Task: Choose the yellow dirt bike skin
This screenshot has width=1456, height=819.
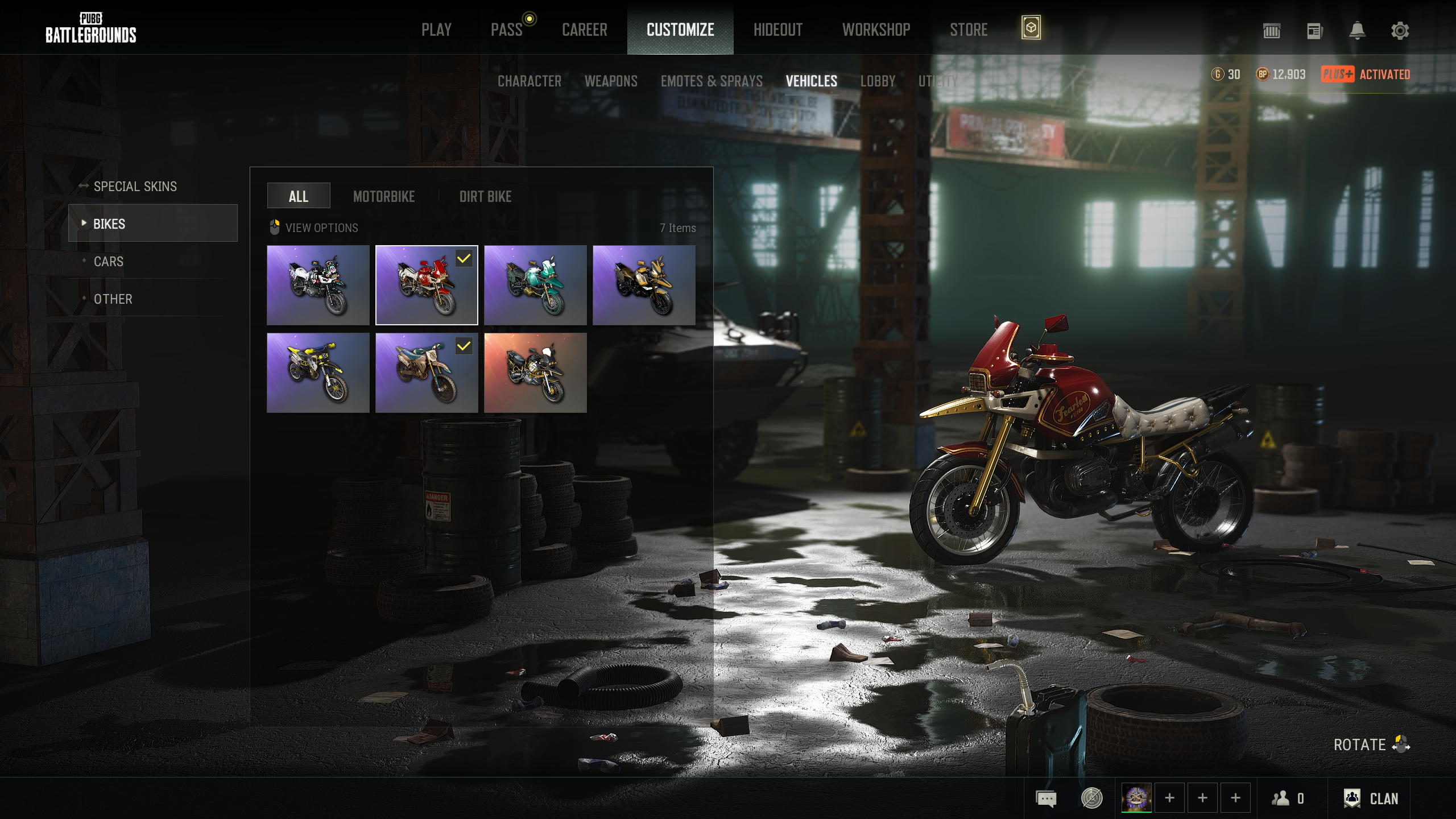Action: [x=318, y=373]
